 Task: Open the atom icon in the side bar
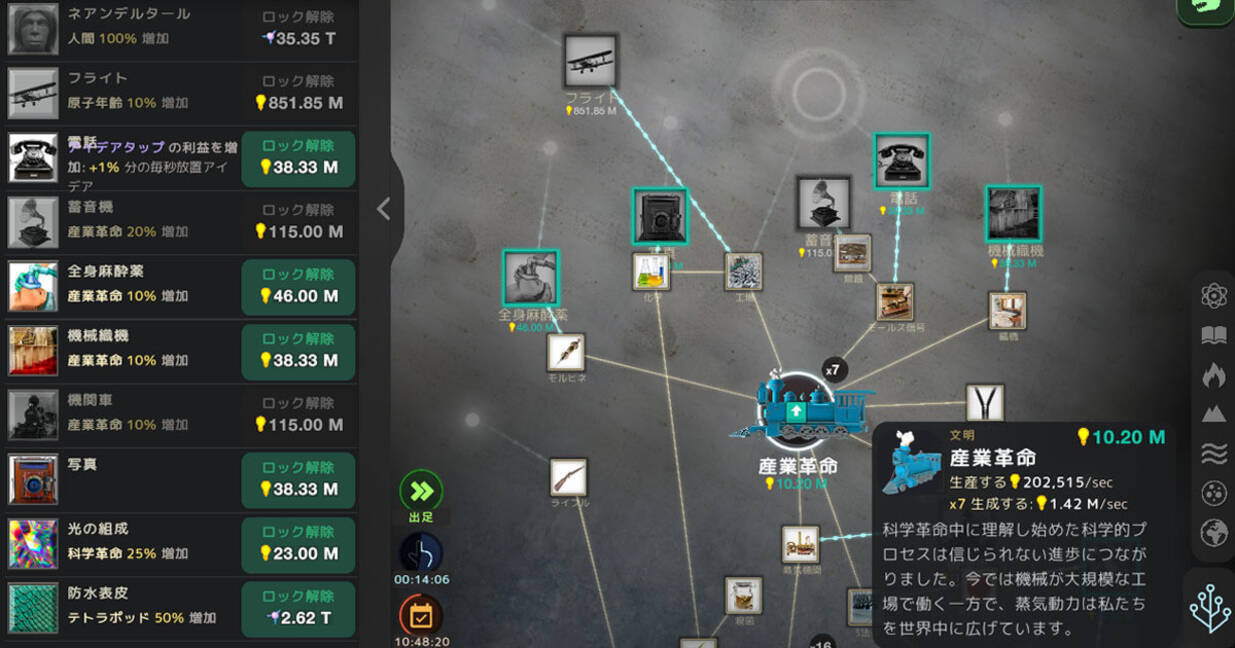1213,296
